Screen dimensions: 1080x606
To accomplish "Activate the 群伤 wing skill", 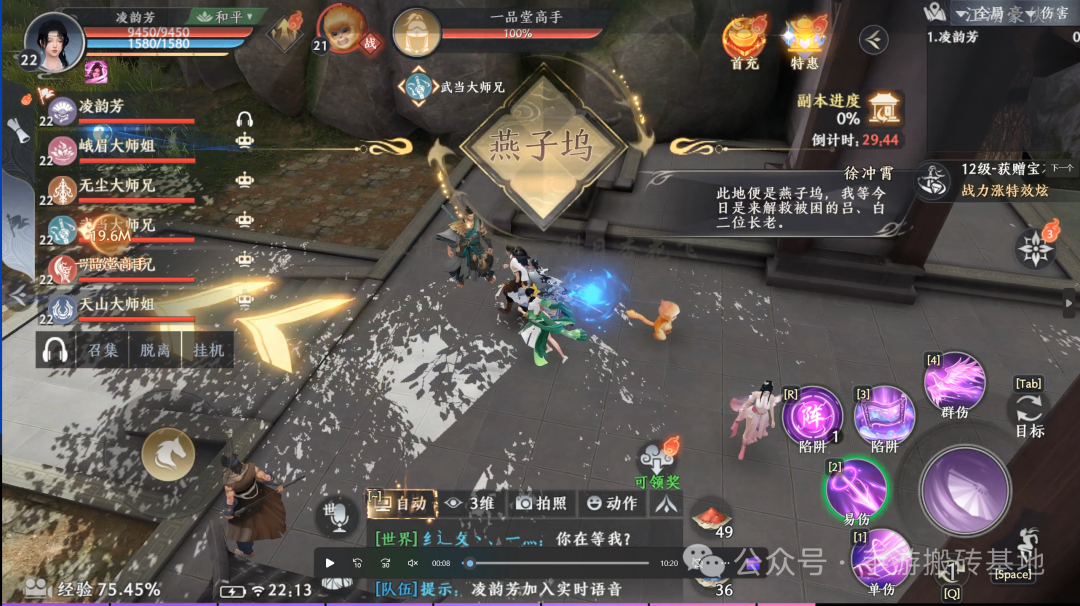I will point(955,382).
